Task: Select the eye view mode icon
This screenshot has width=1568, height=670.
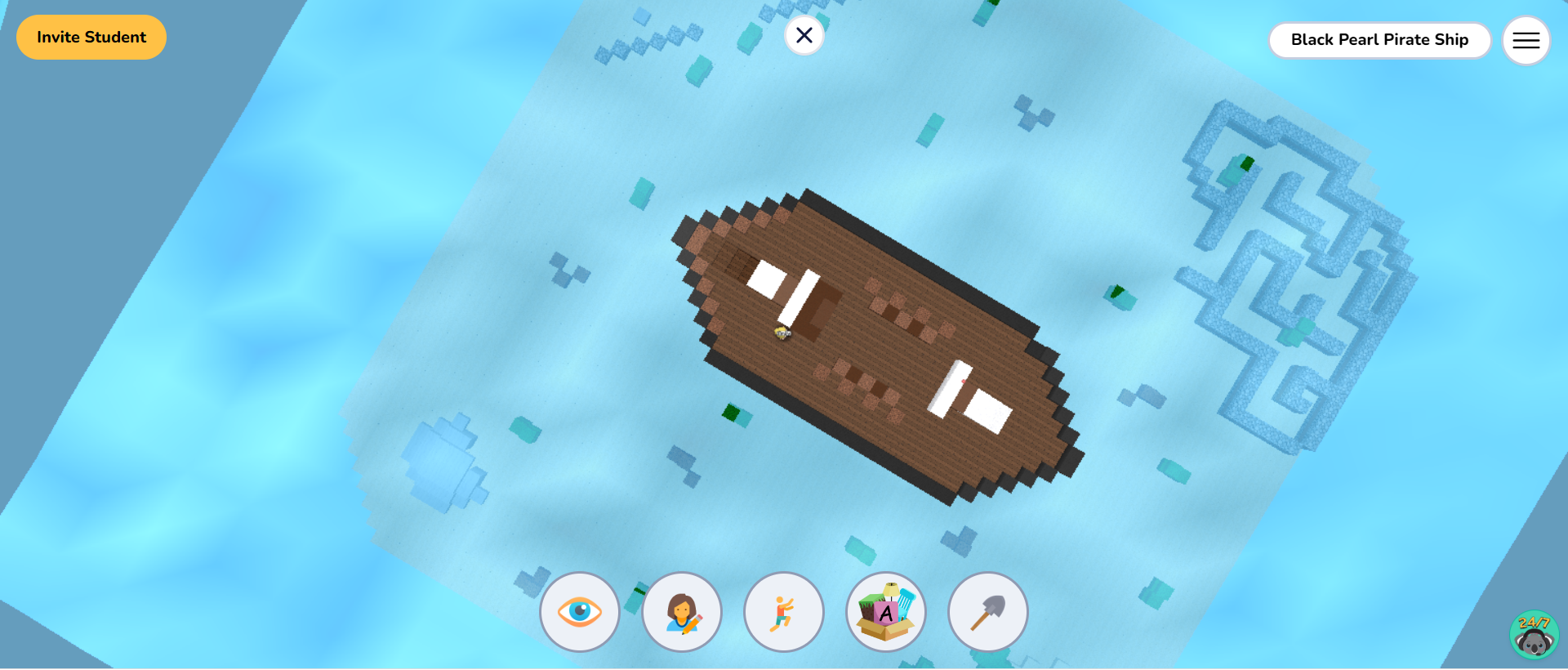Action: tap(580, 611)
